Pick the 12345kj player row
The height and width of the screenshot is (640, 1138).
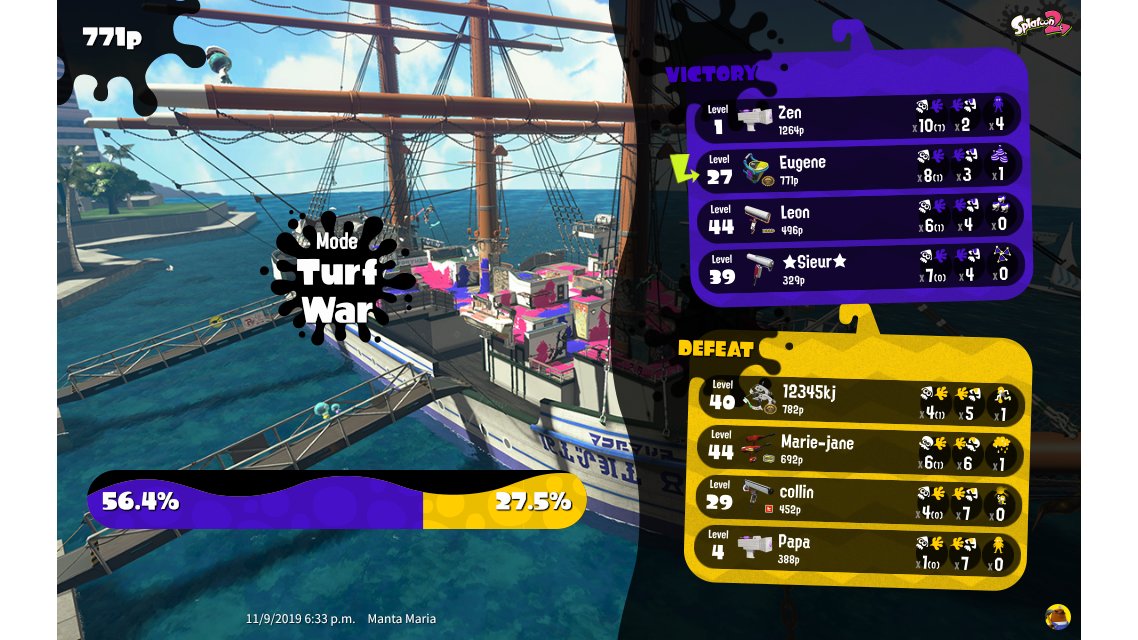click(x=858, y=399)
